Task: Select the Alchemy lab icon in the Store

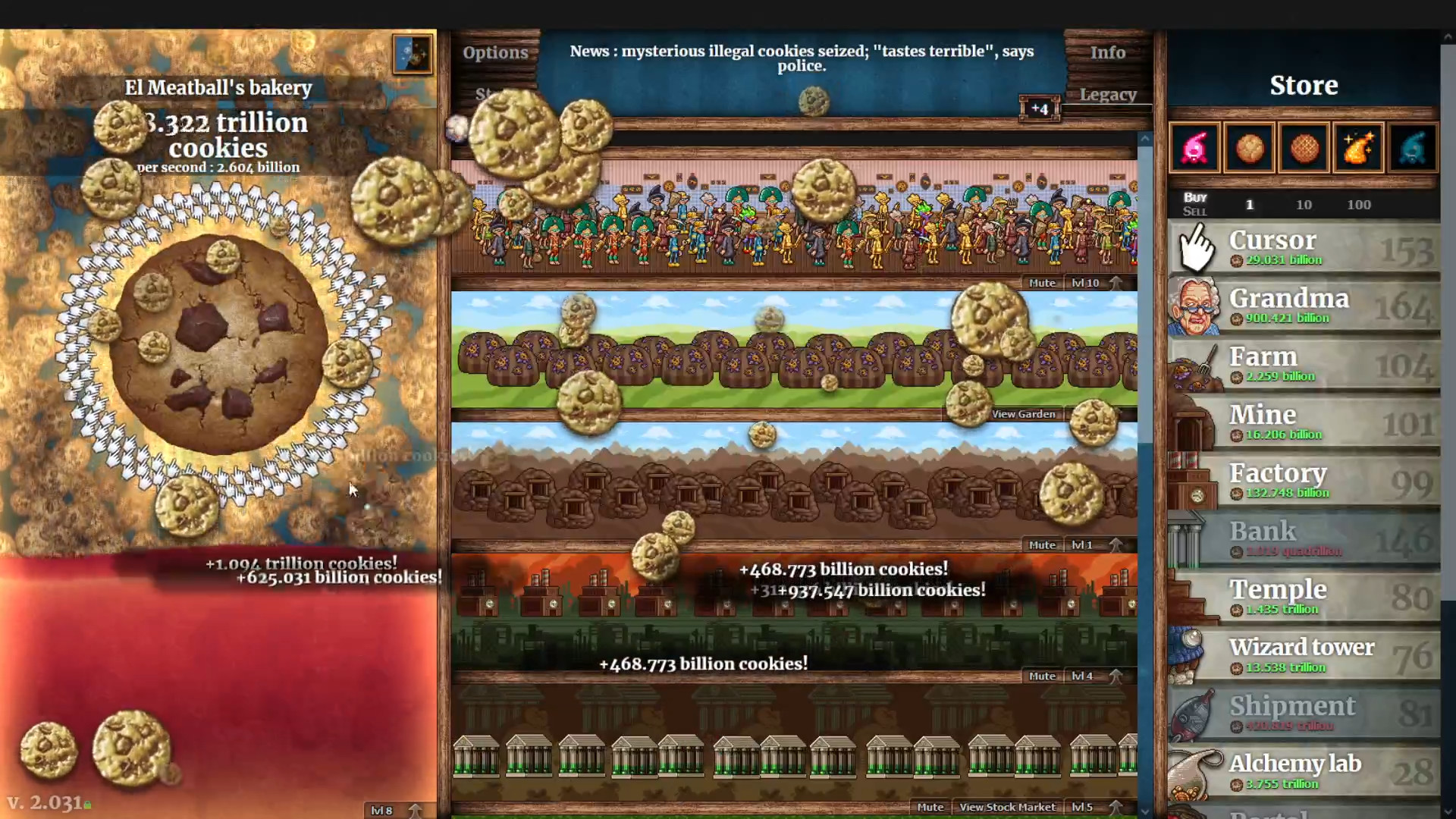Action: click(x=1192, y=772)
